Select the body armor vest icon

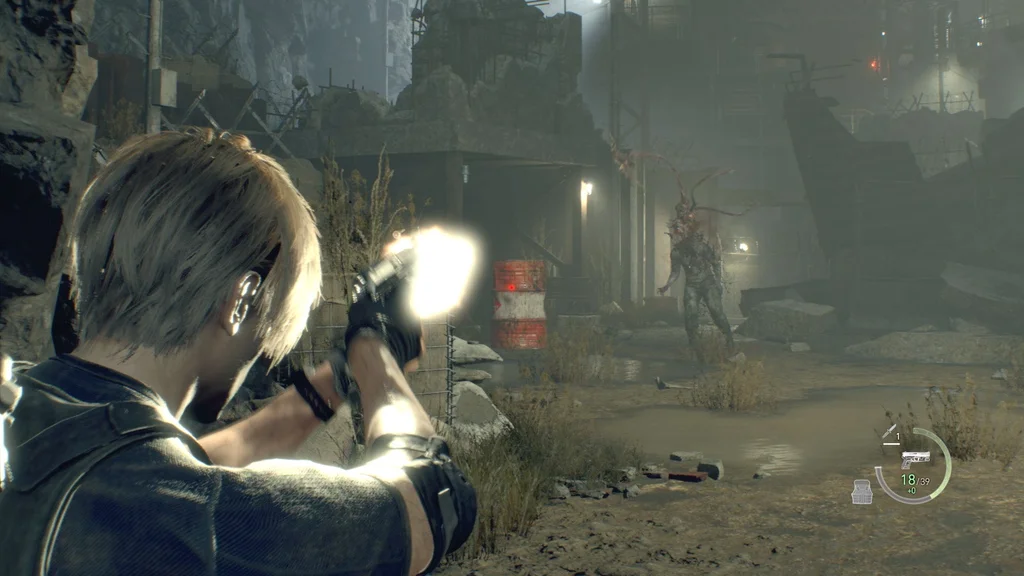click(x=861, y=491)
